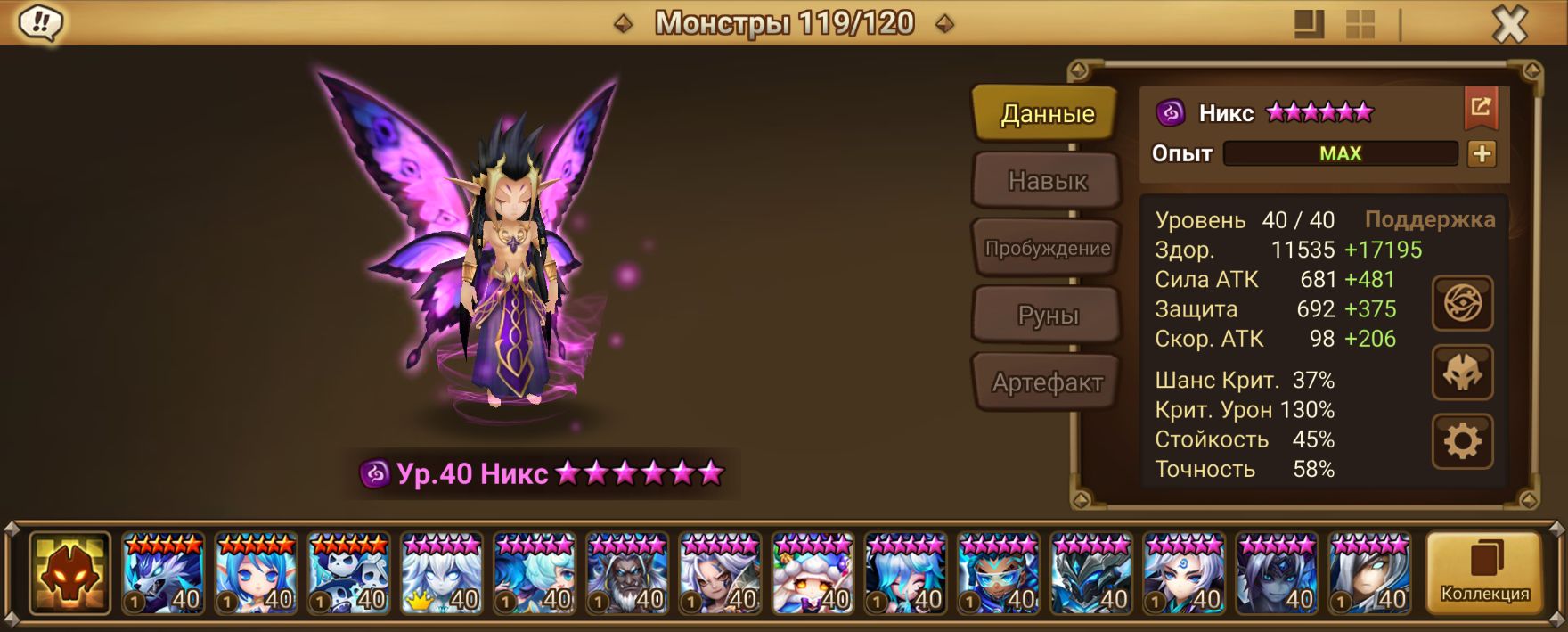The image size is (1568, 632).
Task: Switch to the single-panel view layout
Action: (1309, 24)
